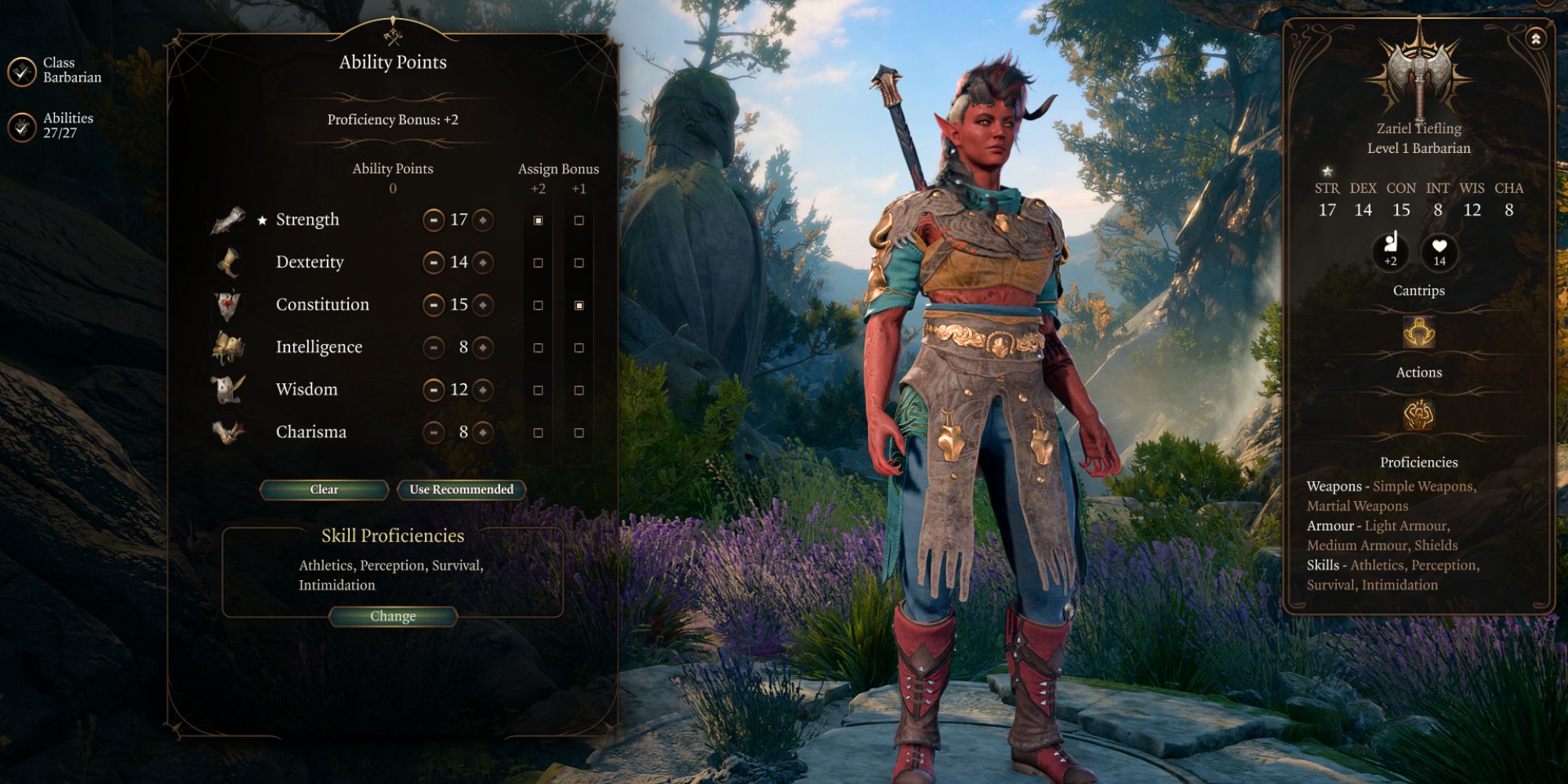Assign the +1 bonus to Charisma
This screenshot has height=784, width=1568.
[x=579, y=433]
